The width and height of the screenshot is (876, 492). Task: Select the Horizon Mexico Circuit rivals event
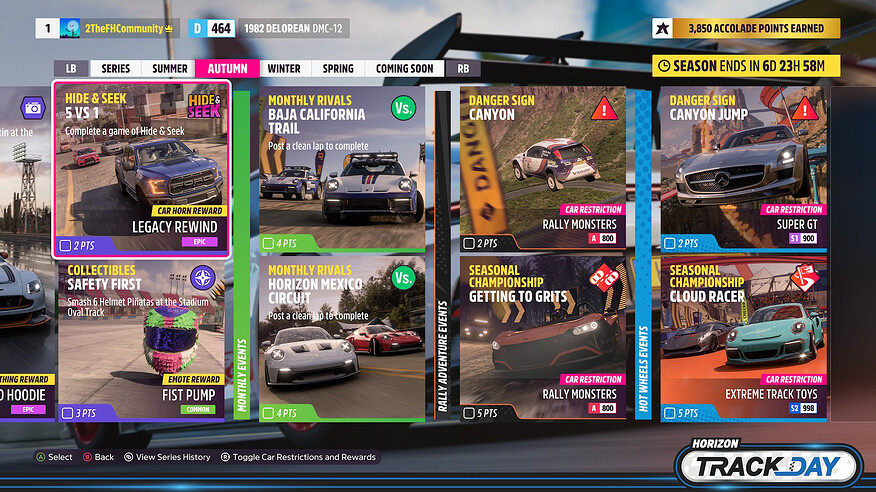tap(342, 339)
